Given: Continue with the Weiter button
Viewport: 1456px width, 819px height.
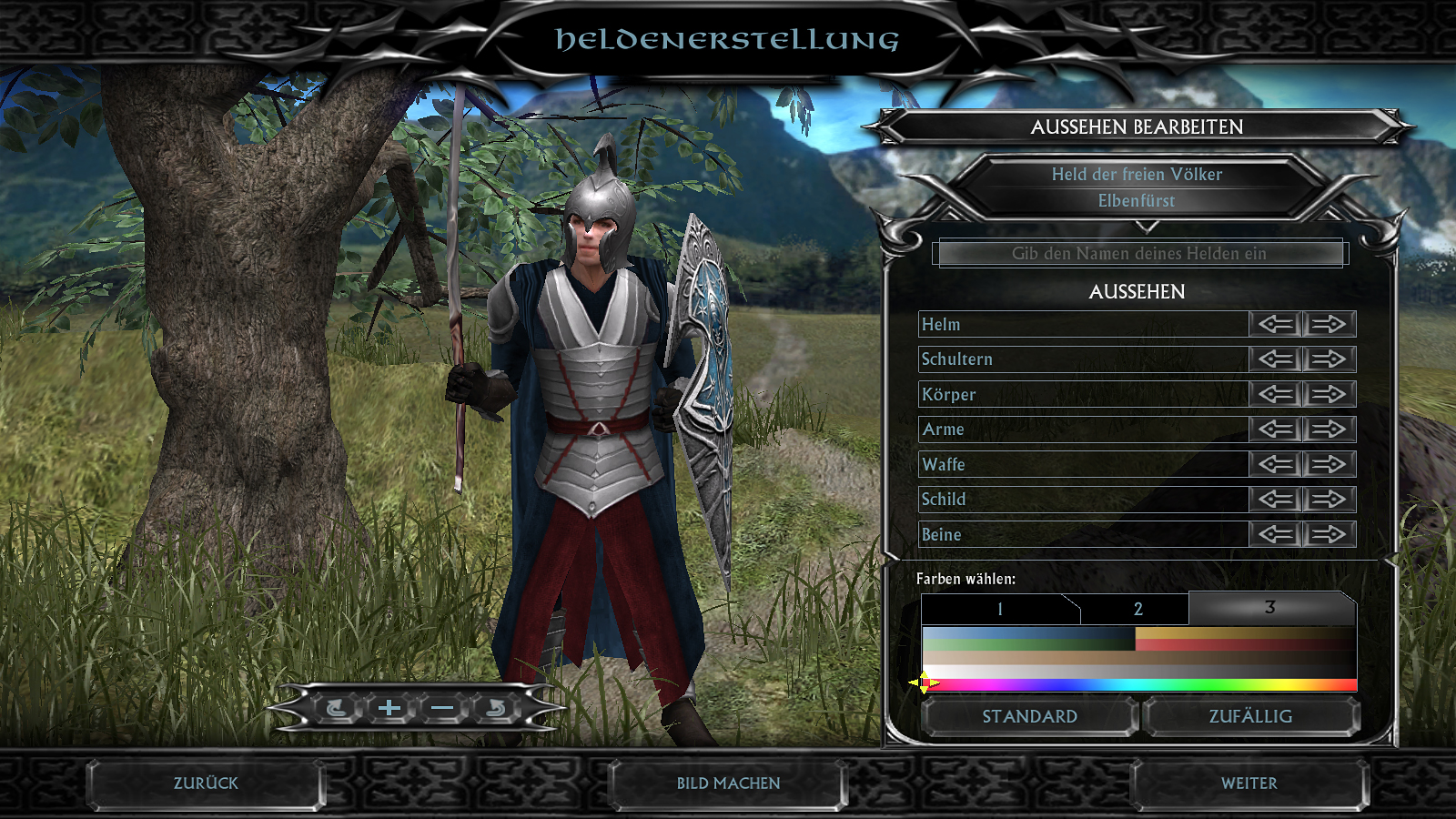Looking at the screenshot, I should click(1249, 784).
